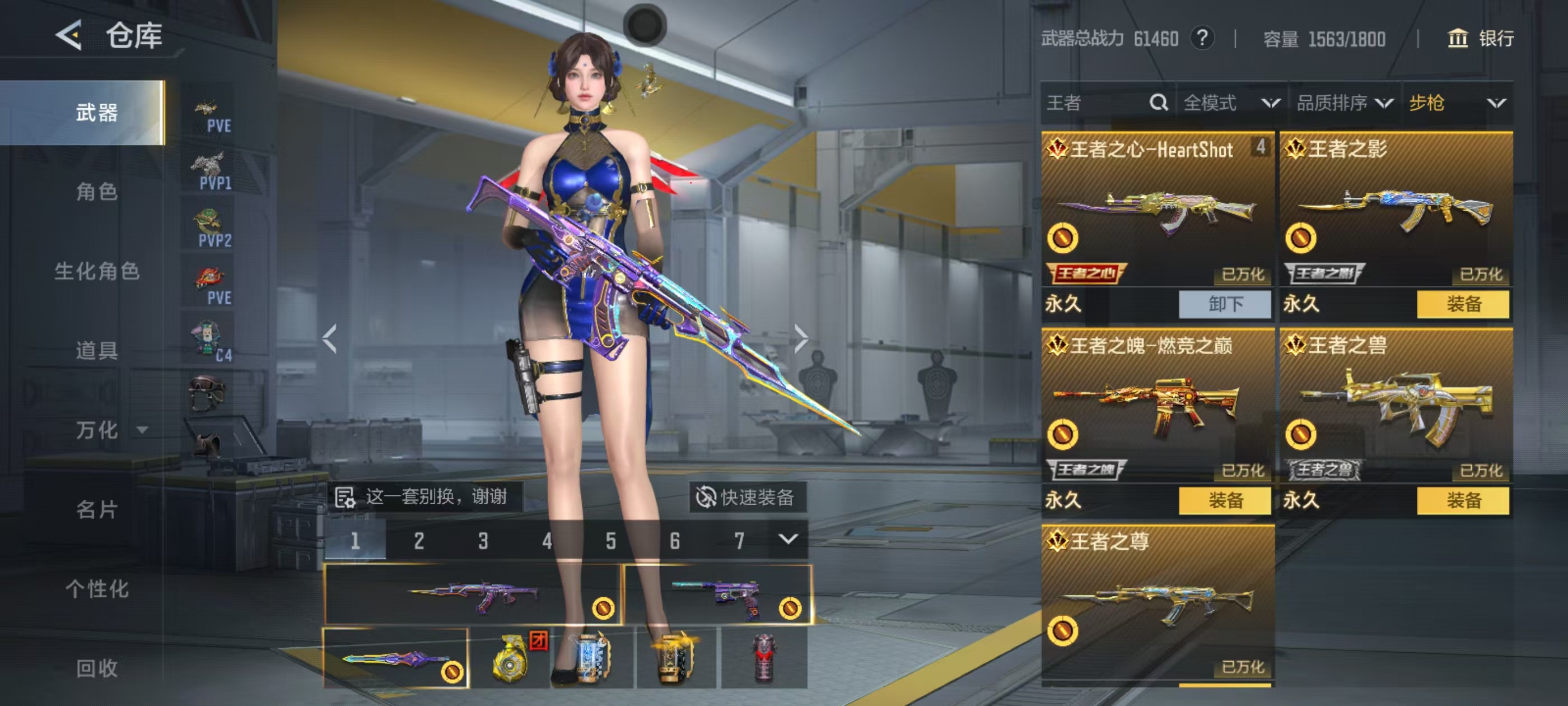Open the 全模式 mode dropdown
The image size is (1568, 706).
[x=1231, y=103]
